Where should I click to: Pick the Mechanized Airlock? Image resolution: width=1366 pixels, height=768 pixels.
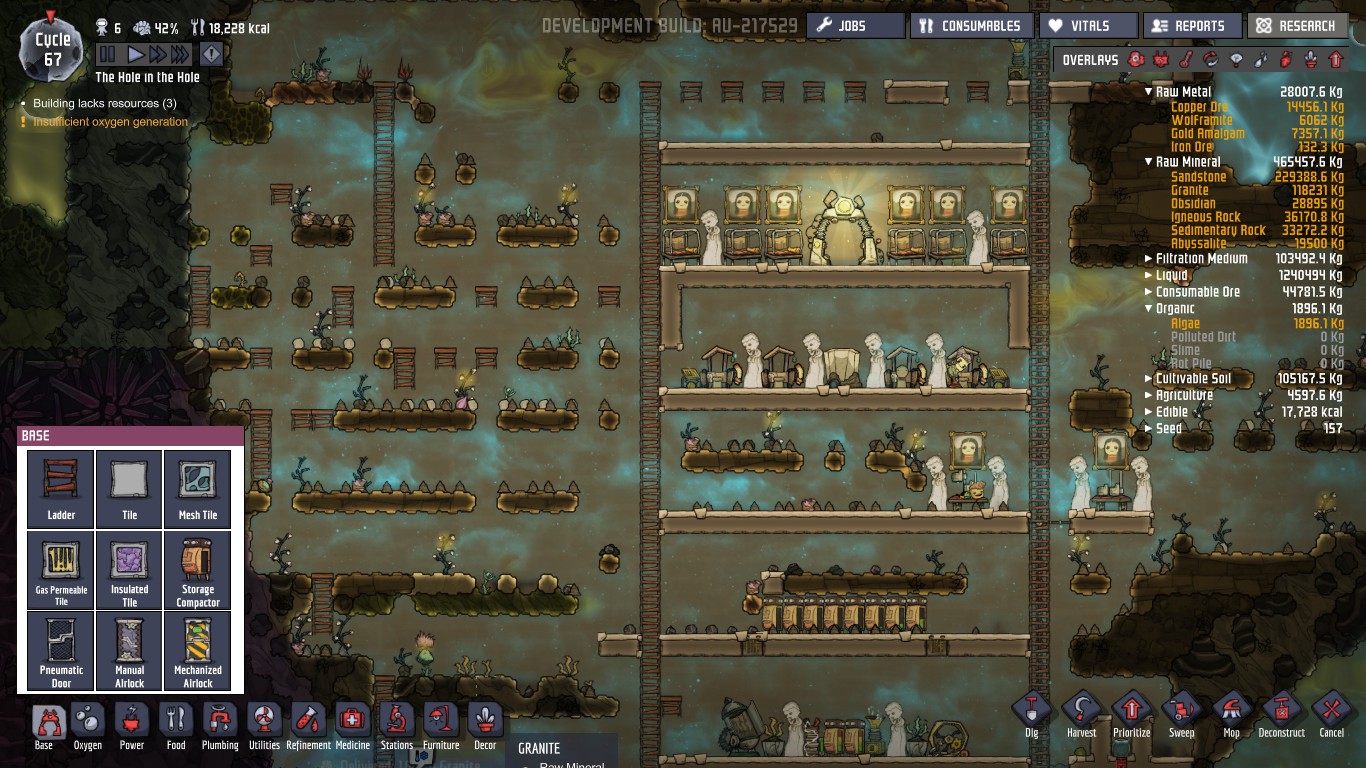(198, 651)
